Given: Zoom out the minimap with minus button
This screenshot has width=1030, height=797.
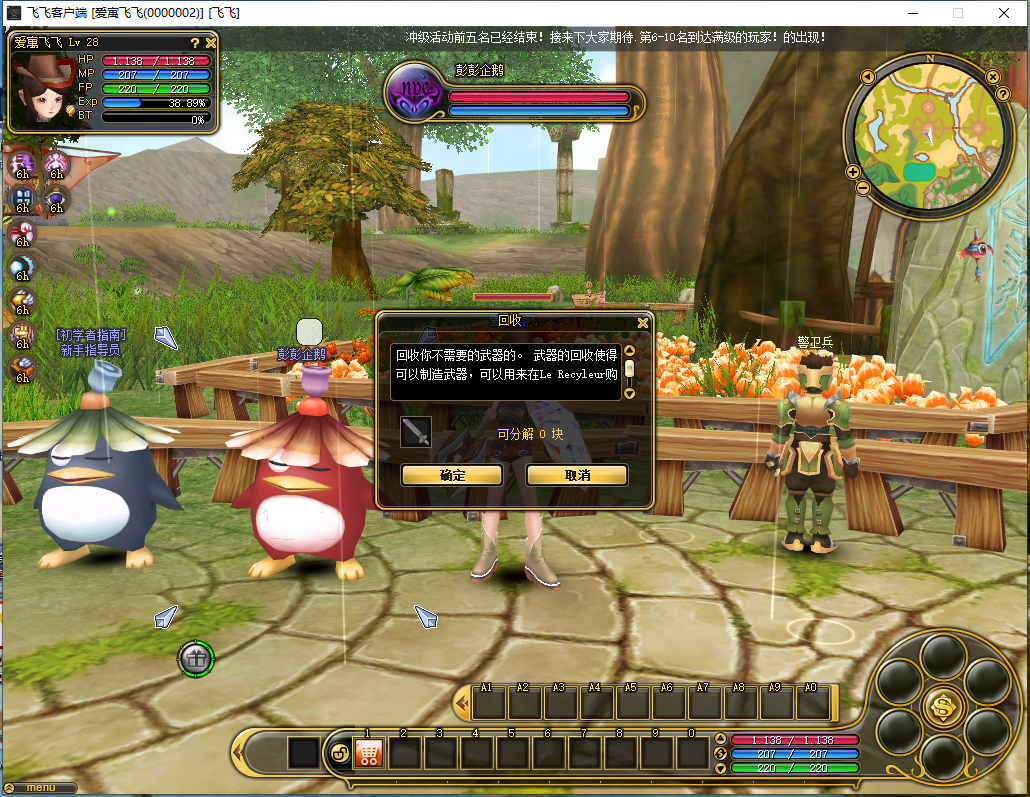Looking at the screenshot, I should tap(863, 188).
